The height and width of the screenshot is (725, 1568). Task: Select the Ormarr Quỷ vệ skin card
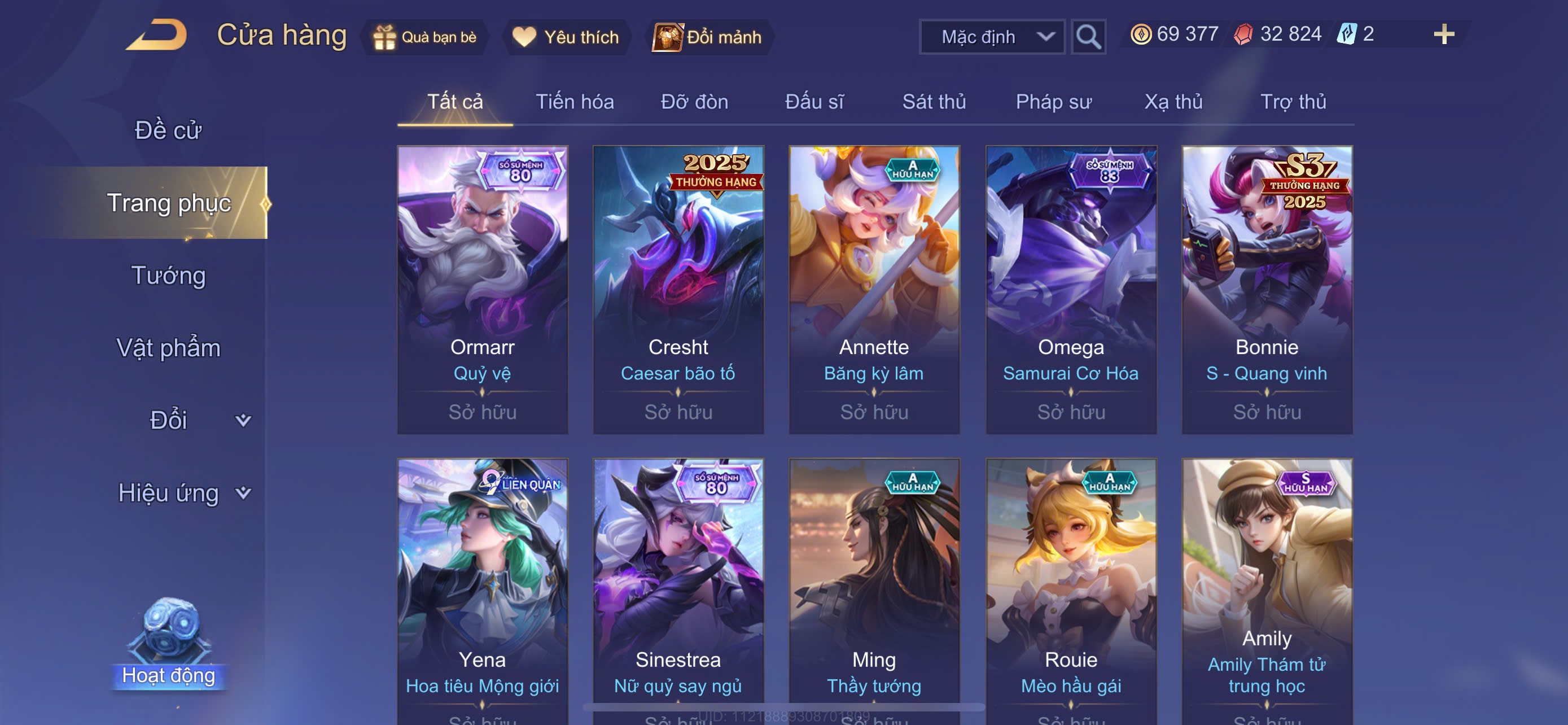pyautogui.click(x=482, y=289)
